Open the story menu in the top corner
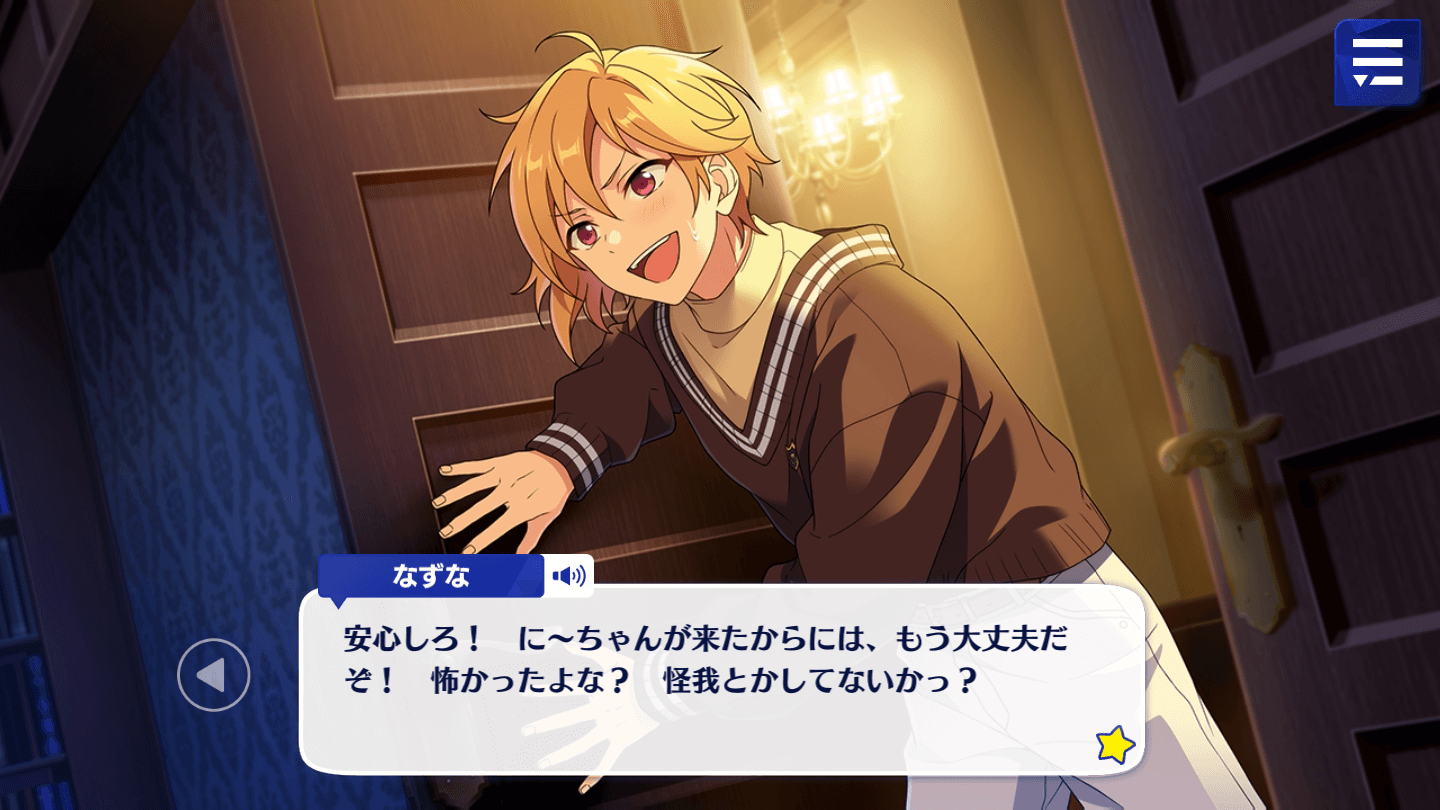The image size is (1440, 810). (x=1377, y=62)
